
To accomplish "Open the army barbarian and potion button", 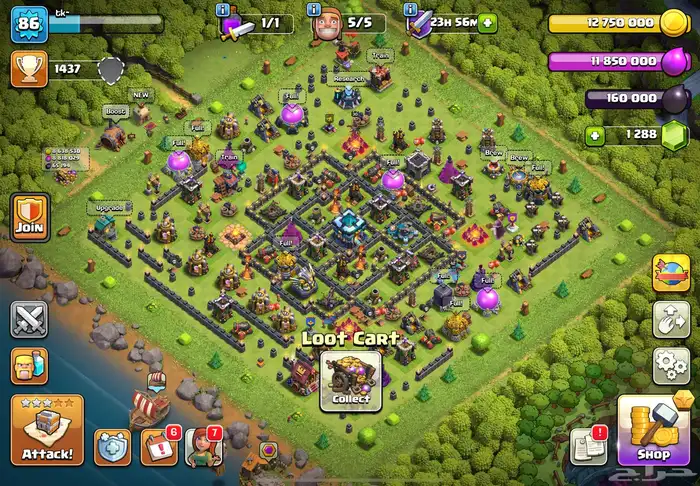I will (30, 366).
